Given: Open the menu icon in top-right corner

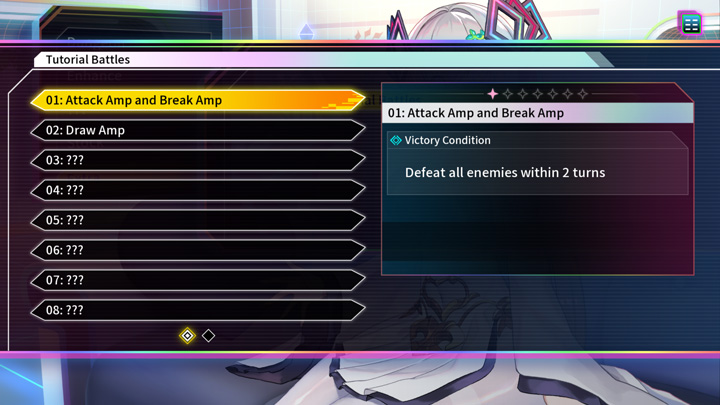Looking at the screenshot, I should coord(691,24).
